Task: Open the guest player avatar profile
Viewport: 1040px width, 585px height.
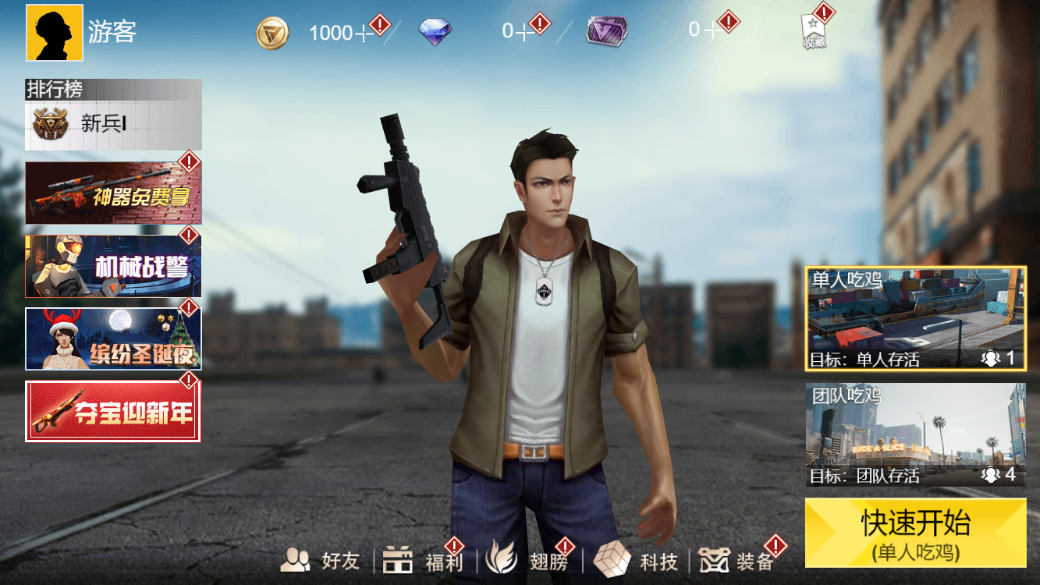Action: pyautogui.click(x=54, y=33)
